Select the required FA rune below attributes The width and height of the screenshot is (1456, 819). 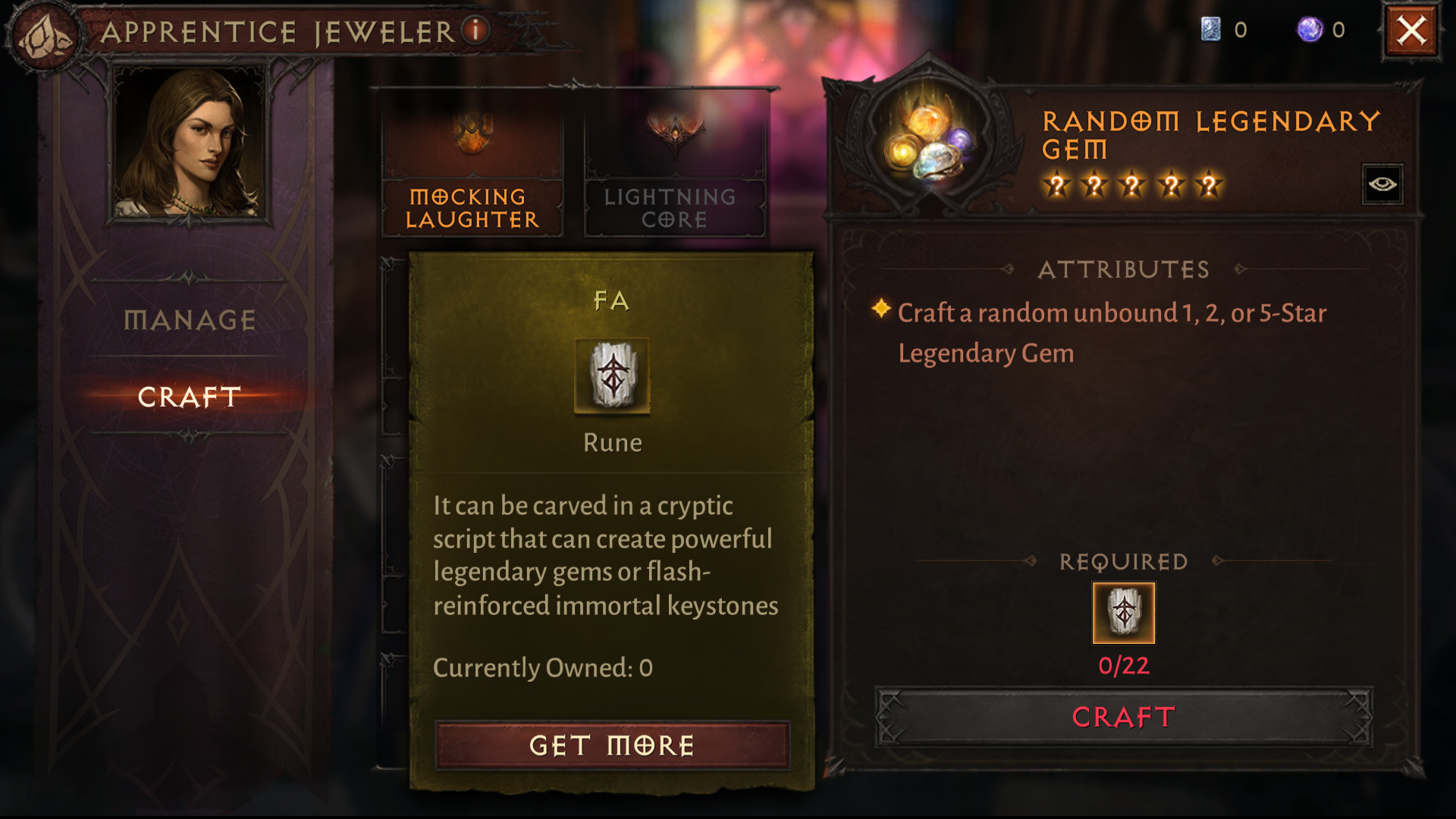coord(1122,612)
